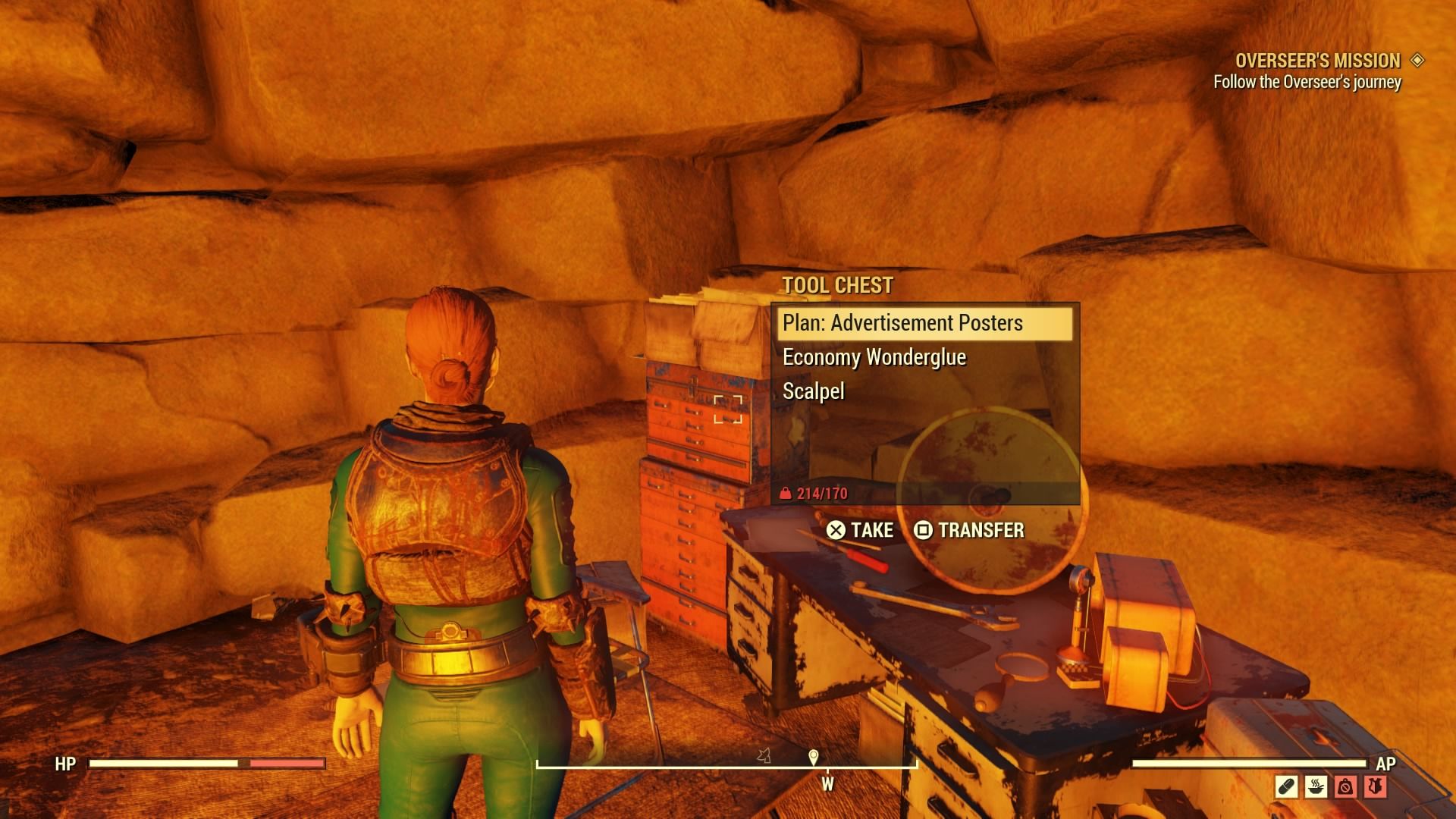The height and width of the screenshot is (819, 1456).
Task: Select Scalpel in the Tool Chest list
Action: 815,392
